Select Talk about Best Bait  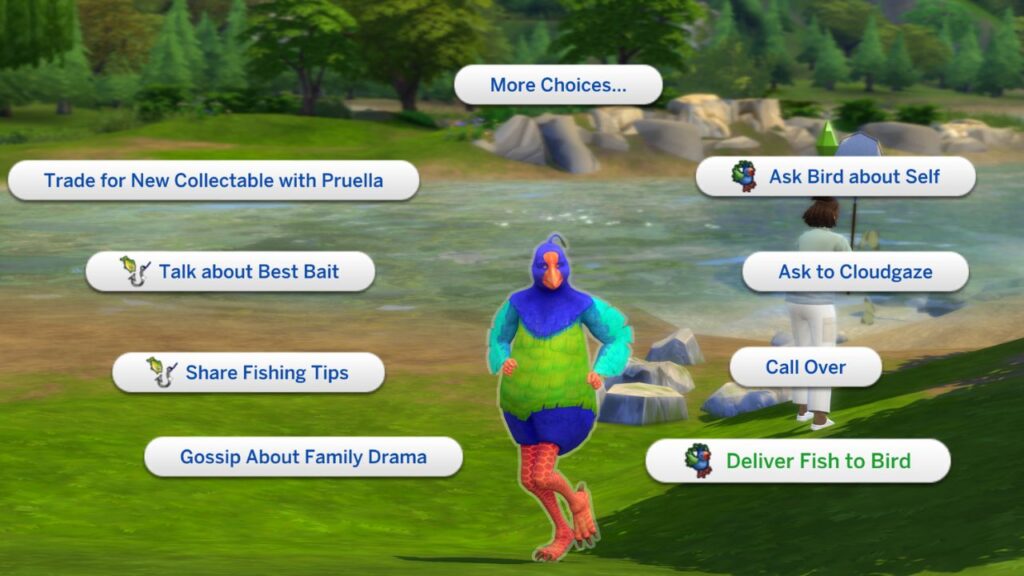click(230, 271)
